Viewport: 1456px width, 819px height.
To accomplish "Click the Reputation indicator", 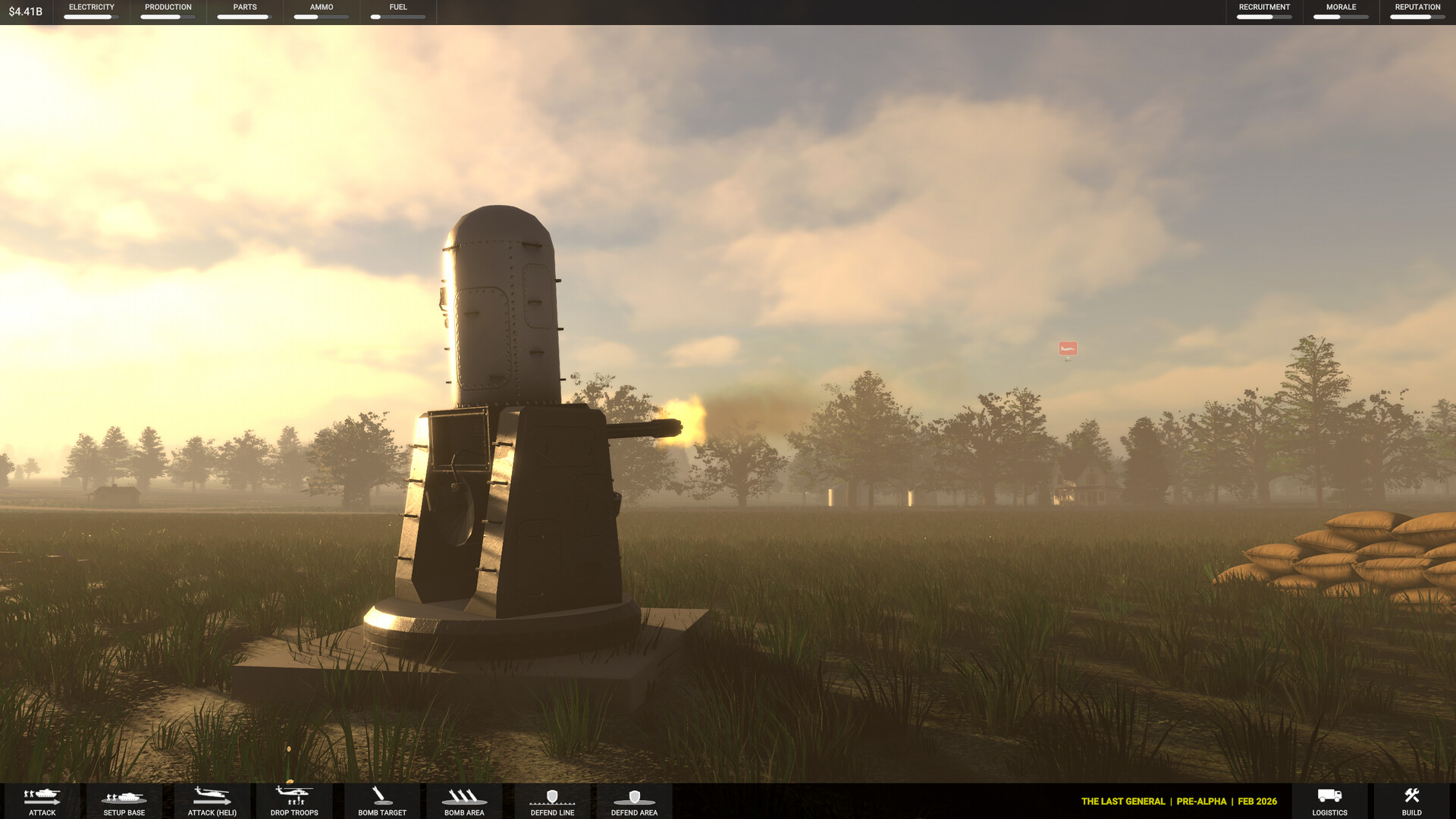I will point(1417,11).
